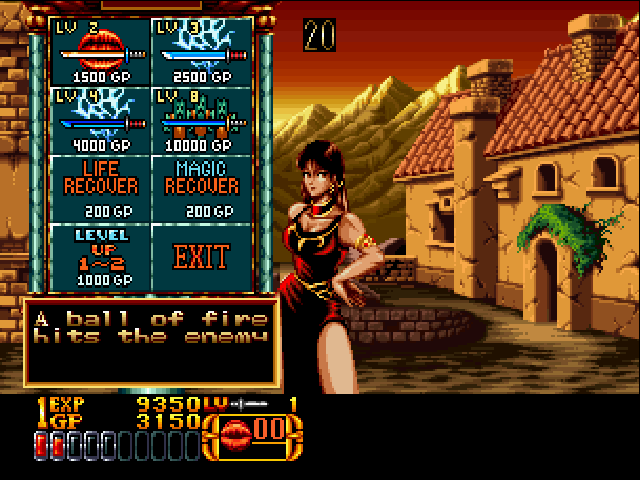The height and width of the screenshot is (480, 640).
Task: Purchase Life Recover for 200 GP
Action: tap(100, 187)
